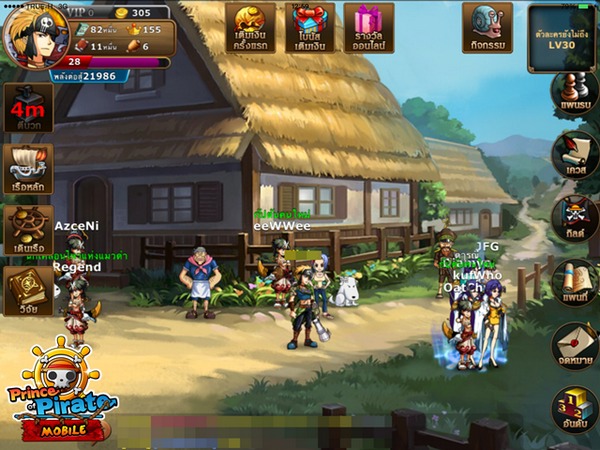
Task: Open the skull book research icon
Action: coord(28,290)
